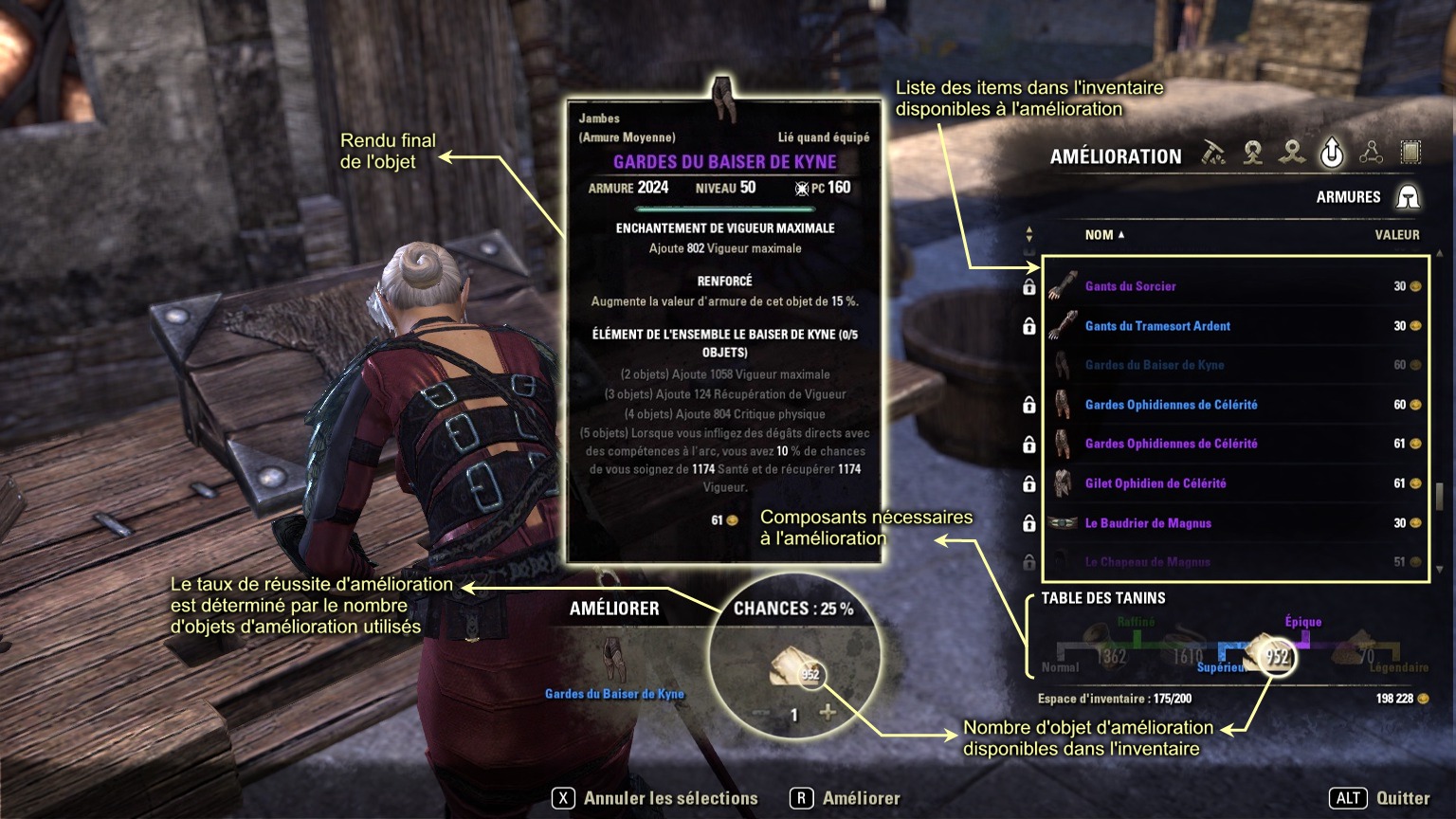Click Annuler les sélections
The width and height of the screenshot is (1456, 819).
click(656, 798)
